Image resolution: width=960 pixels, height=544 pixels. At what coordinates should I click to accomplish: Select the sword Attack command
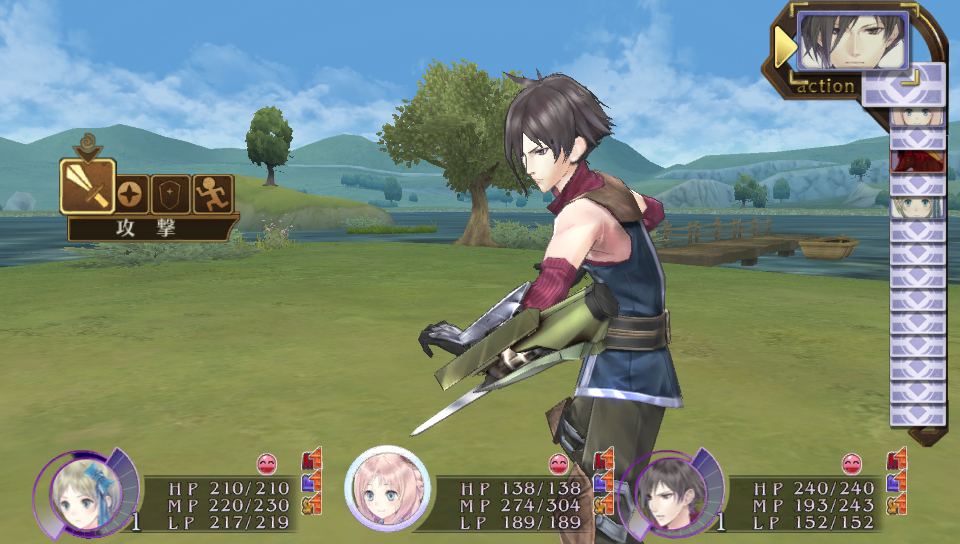click(86, 186)
